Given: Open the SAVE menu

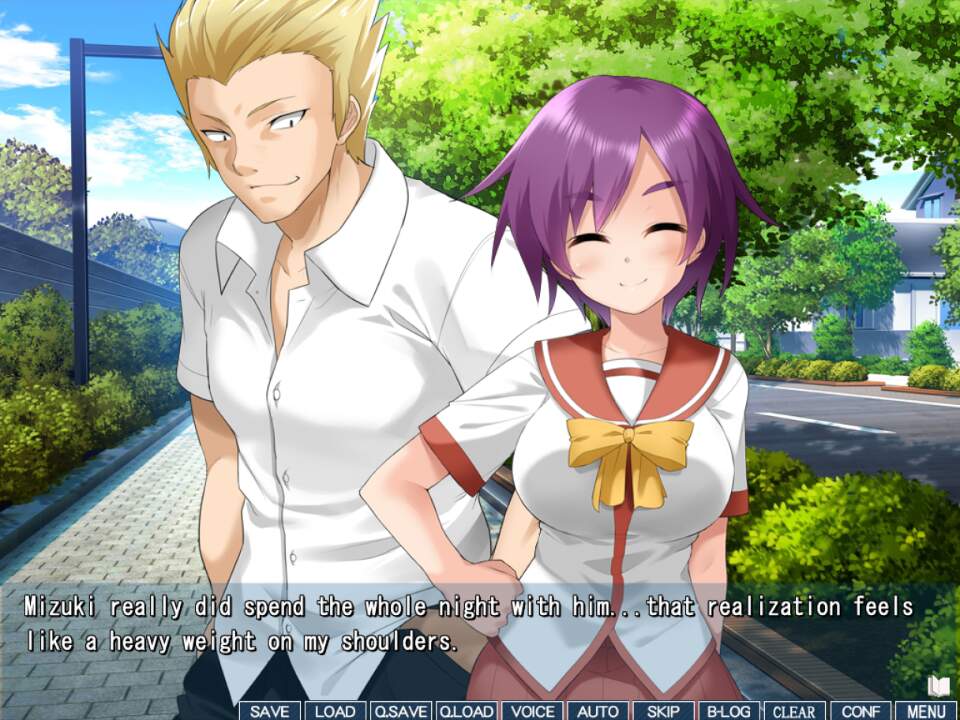Looking at the screenshot, I should click(x=269, y=711).
